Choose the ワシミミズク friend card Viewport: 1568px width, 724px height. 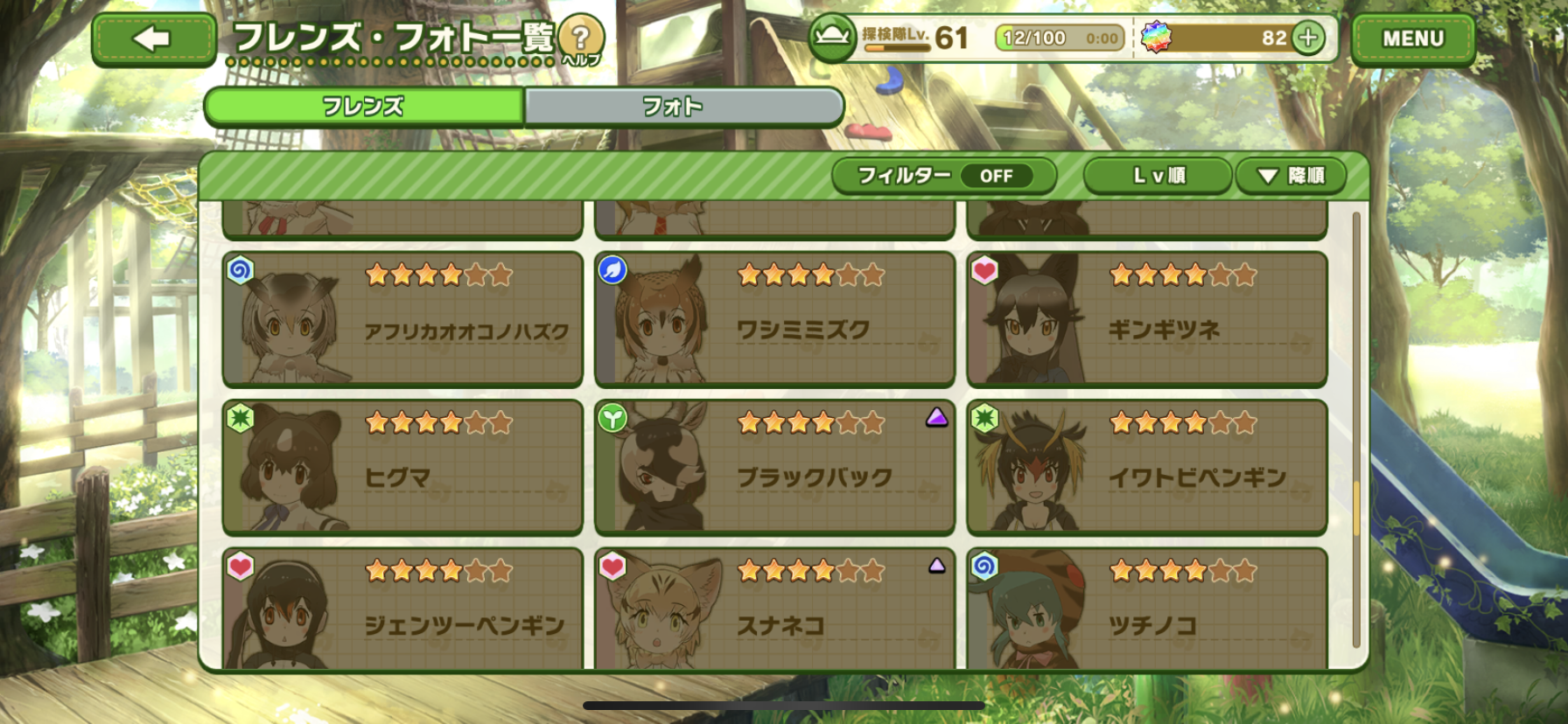[774, 319]
